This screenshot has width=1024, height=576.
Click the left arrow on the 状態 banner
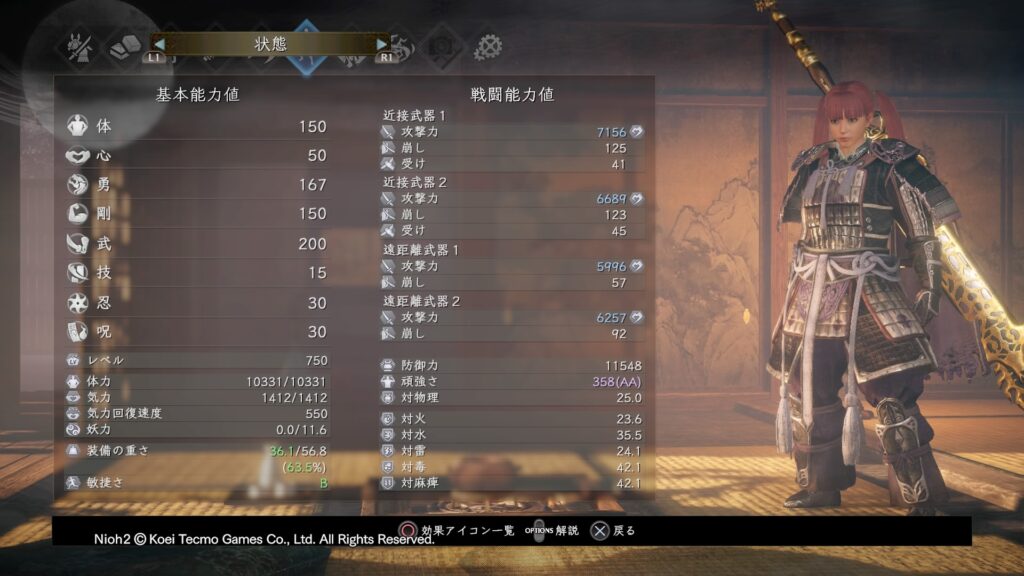click(157, 44)
